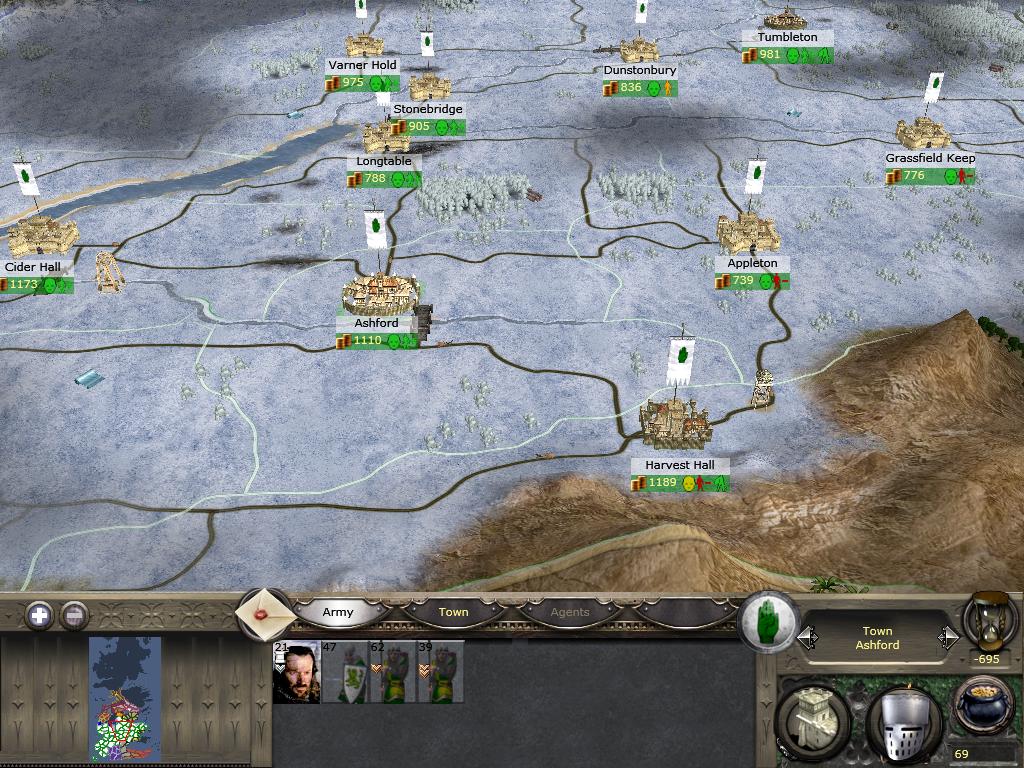
Task: Go to next settlement with right arrow
Action: click(947, 638)
